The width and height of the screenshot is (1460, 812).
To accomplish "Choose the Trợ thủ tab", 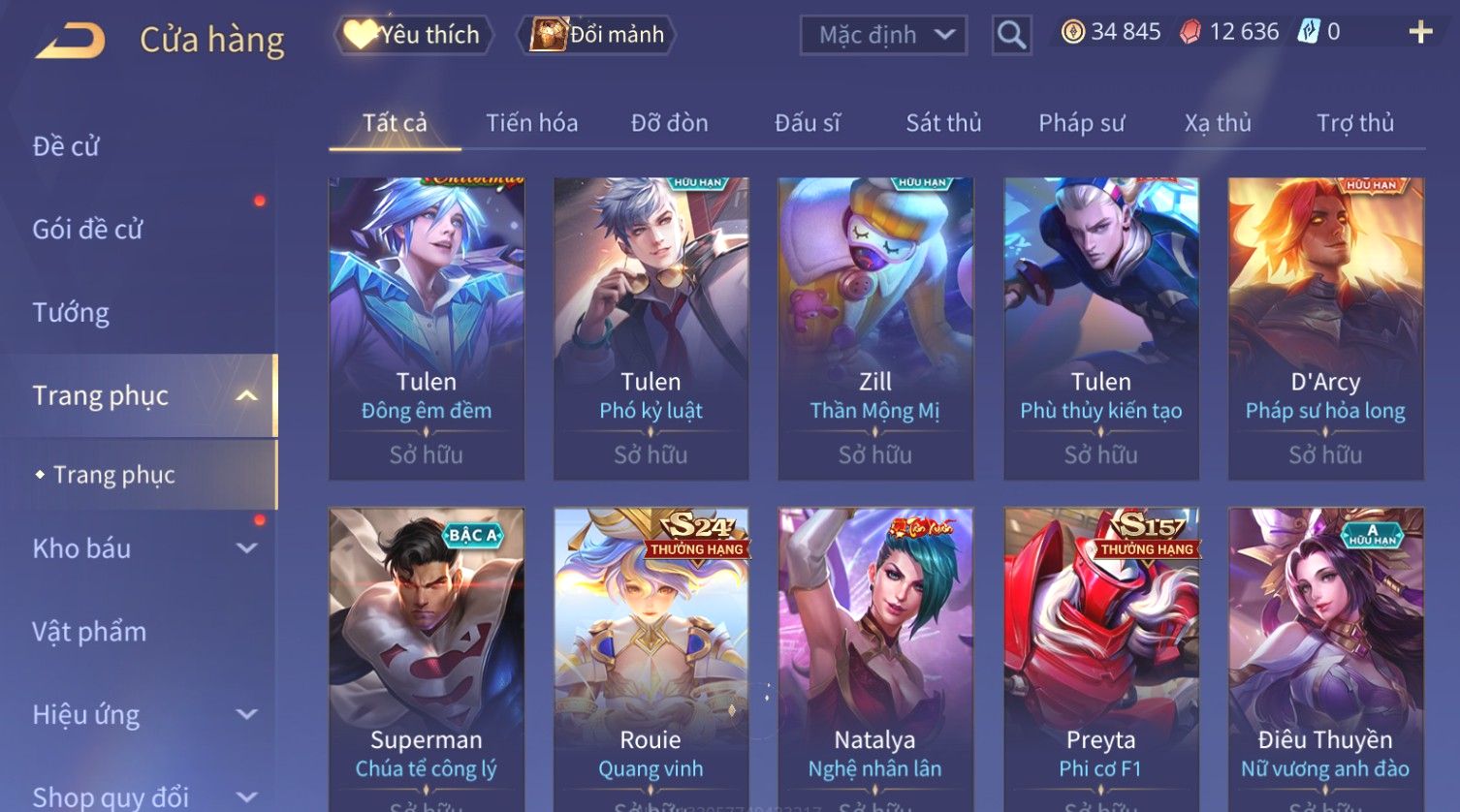I will [1354, 123].
